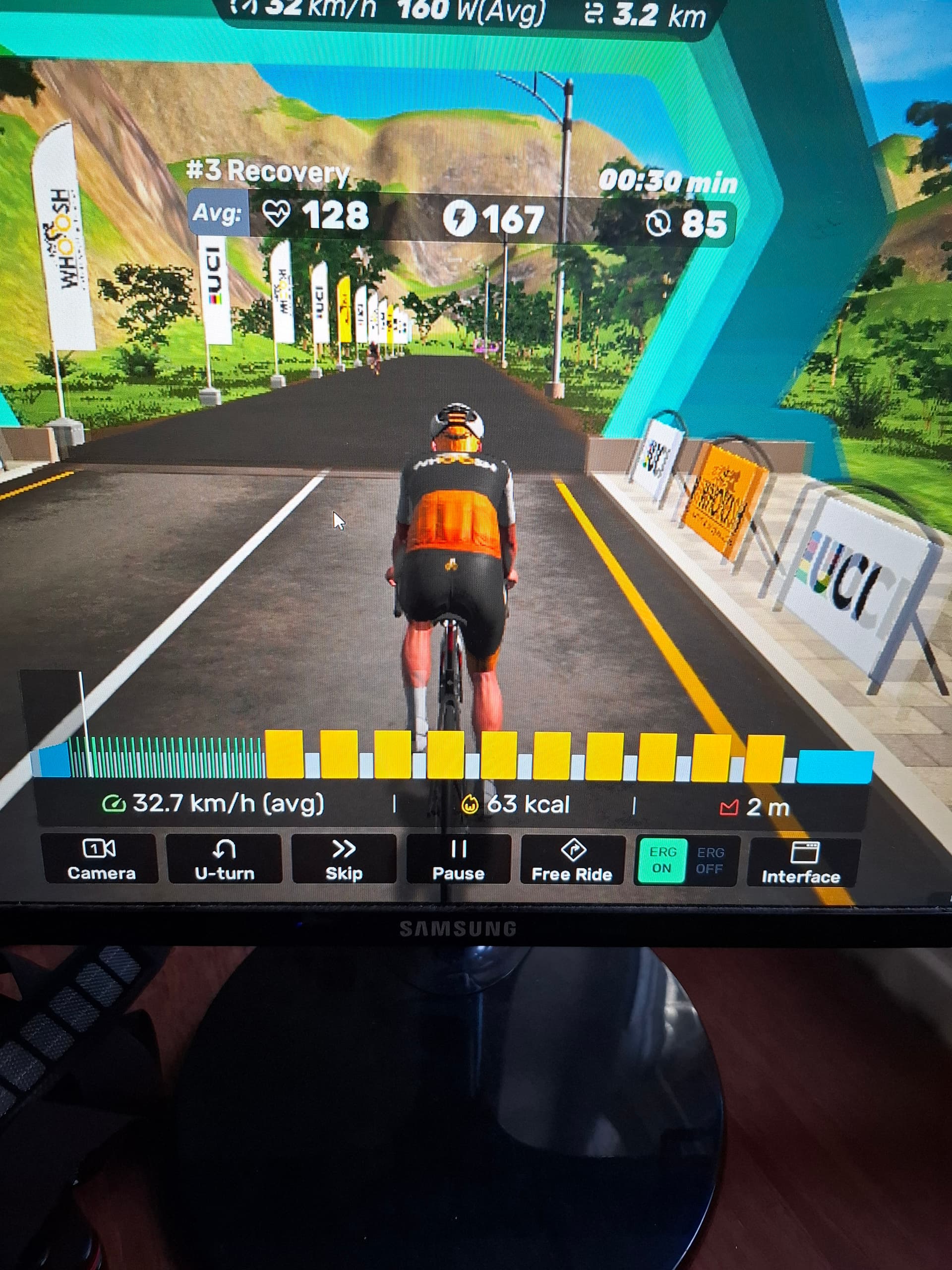Turn ERG mode on
The width and height of the screenshot is (952, 1270).
click(662, 861)
